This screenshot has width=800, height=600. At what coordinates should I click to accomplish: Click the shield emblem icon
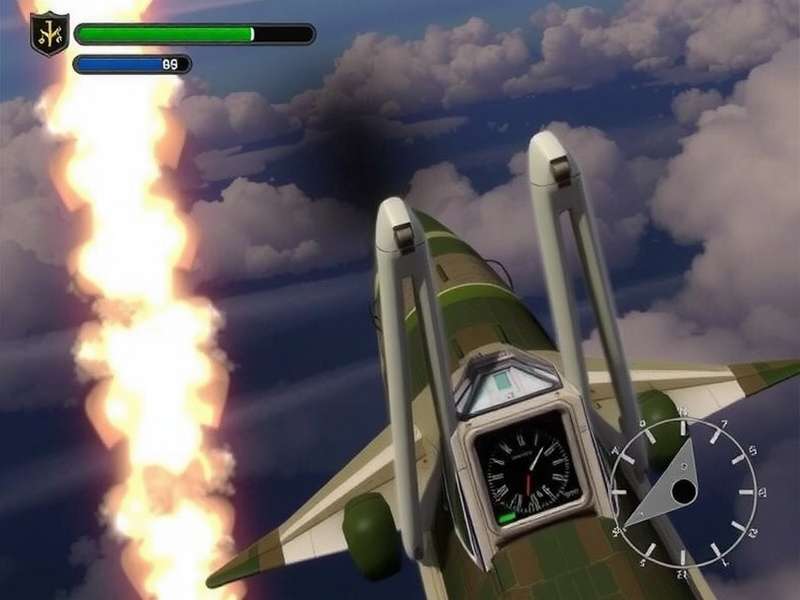(x=49, y=33)
